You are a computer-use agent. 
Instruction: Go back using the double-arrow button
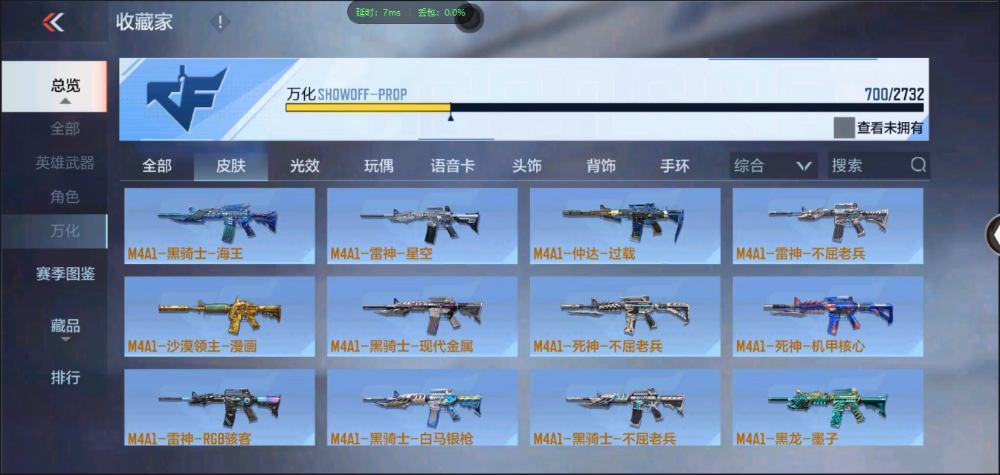coord(53,22)
